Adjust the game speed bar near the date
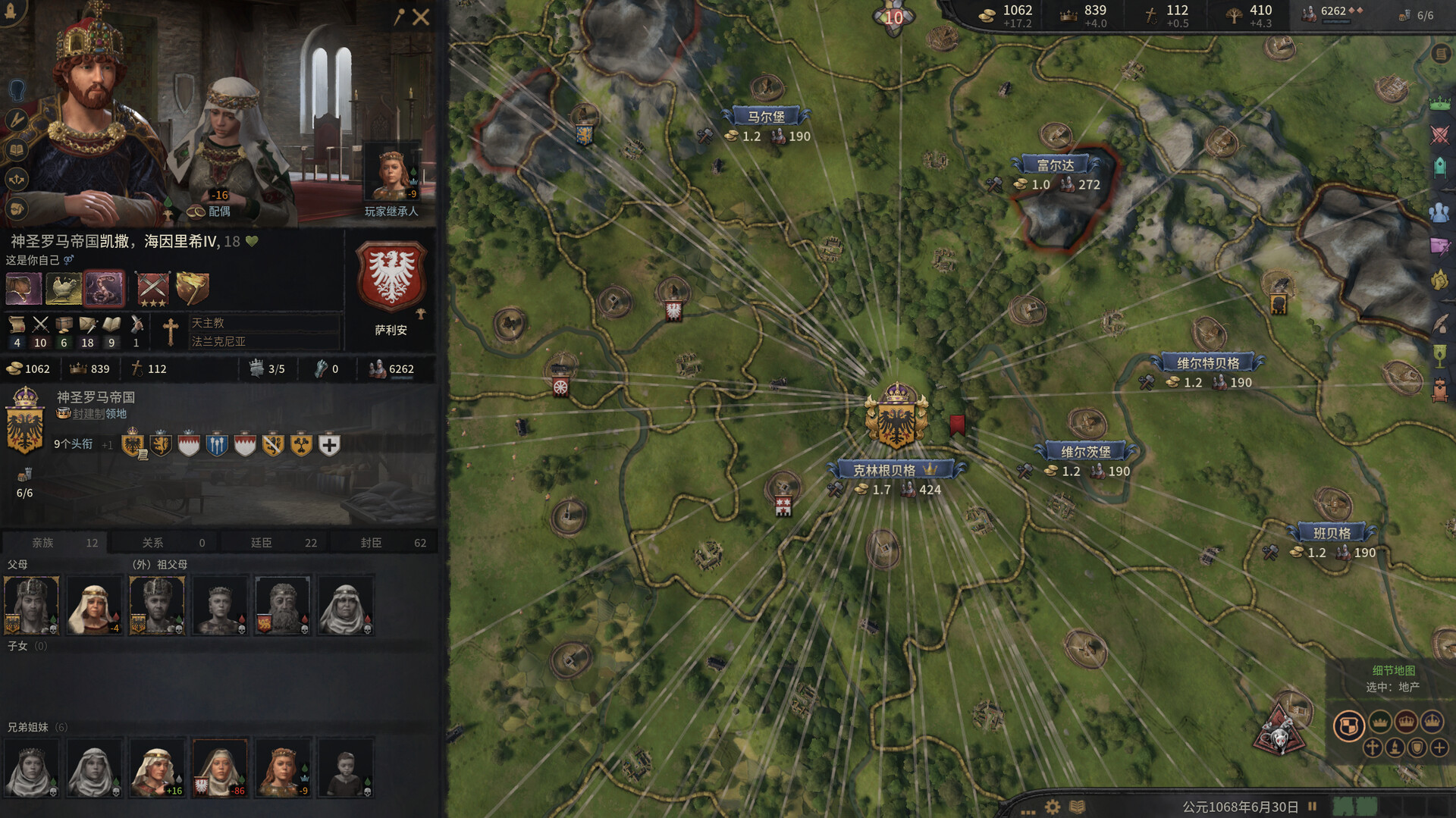 [1357, 806]
